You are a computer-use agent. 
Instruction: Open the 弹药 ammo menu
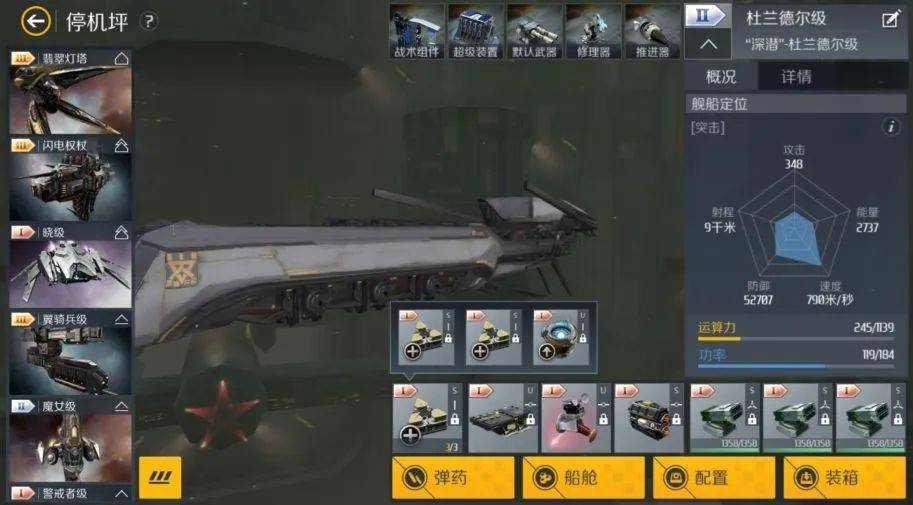tap(453, 478)
